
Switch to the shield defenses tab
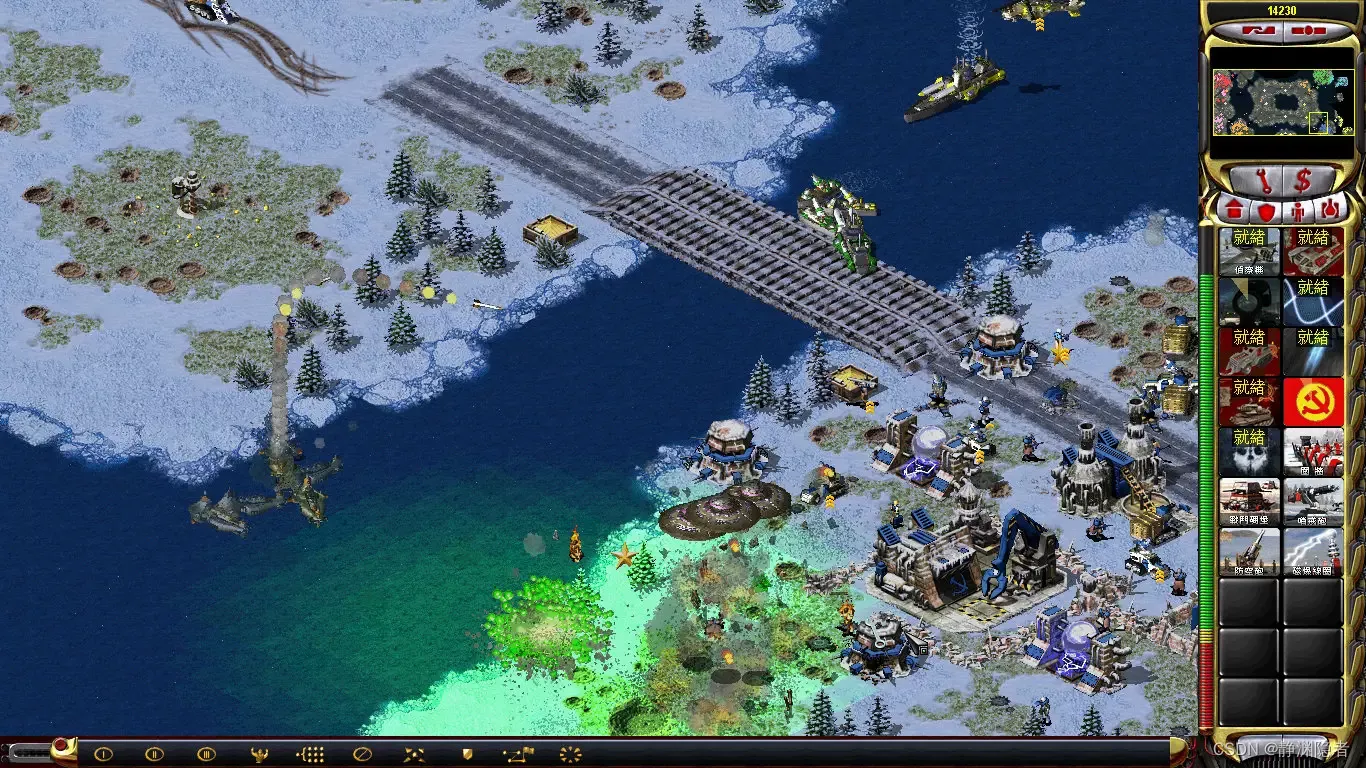point(1265,211)
